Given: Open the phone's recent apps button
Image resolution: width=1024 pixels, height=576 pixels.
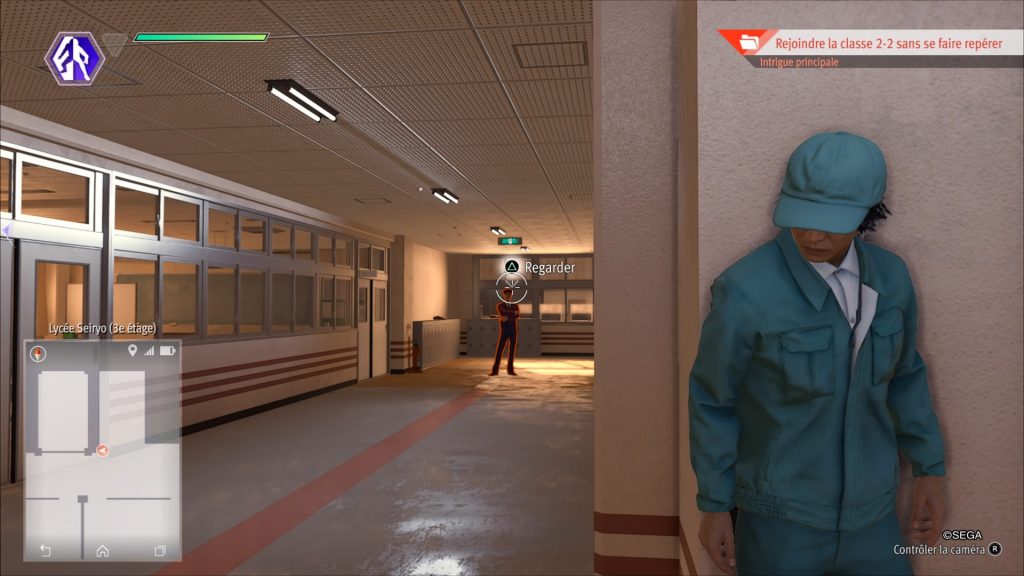Looking at the screenshot, I should pos(160,550).
